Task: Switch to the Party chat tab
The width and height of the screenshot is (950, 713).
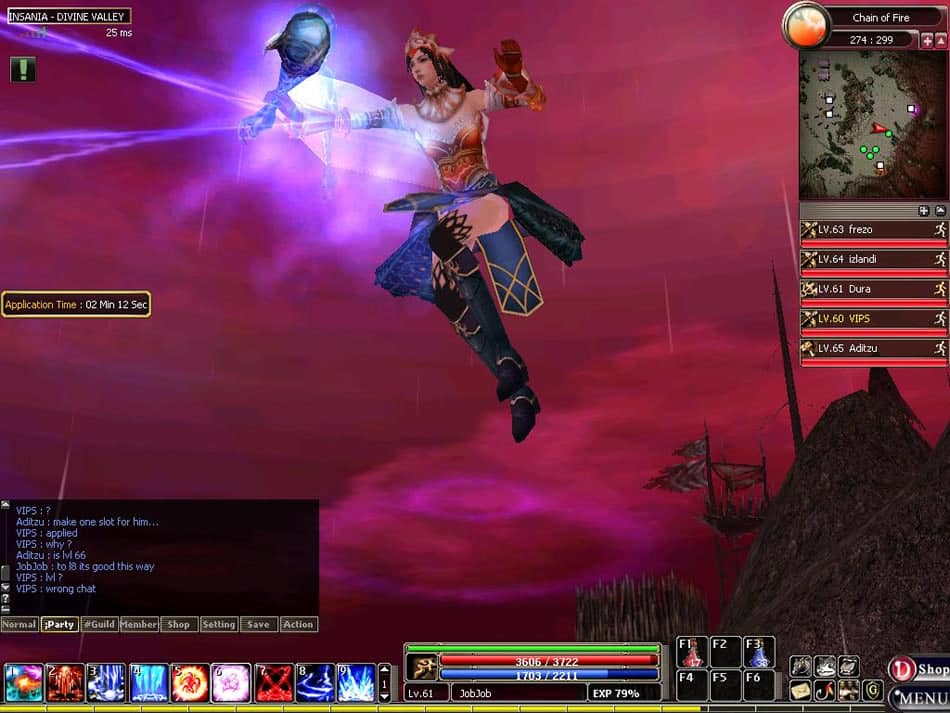Action: [x=59, y=624]
